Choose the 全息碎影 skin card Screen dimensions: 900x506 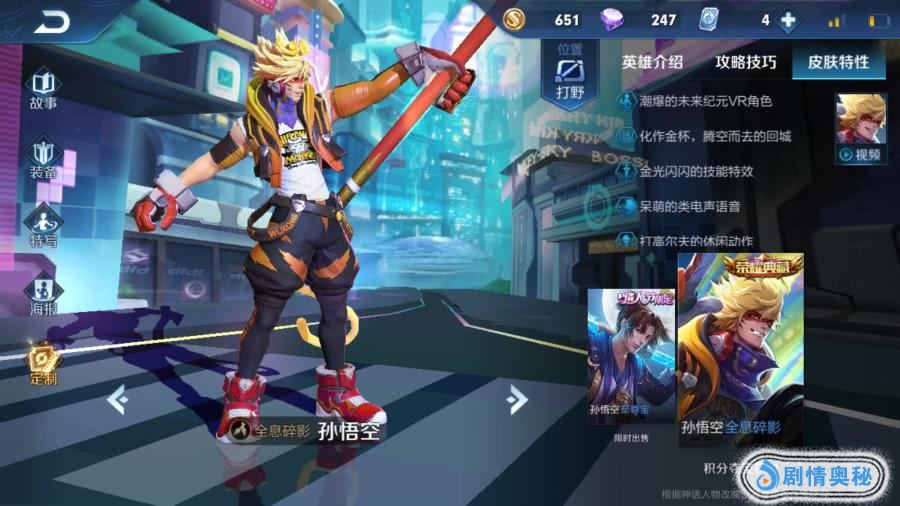coord(740,350)
